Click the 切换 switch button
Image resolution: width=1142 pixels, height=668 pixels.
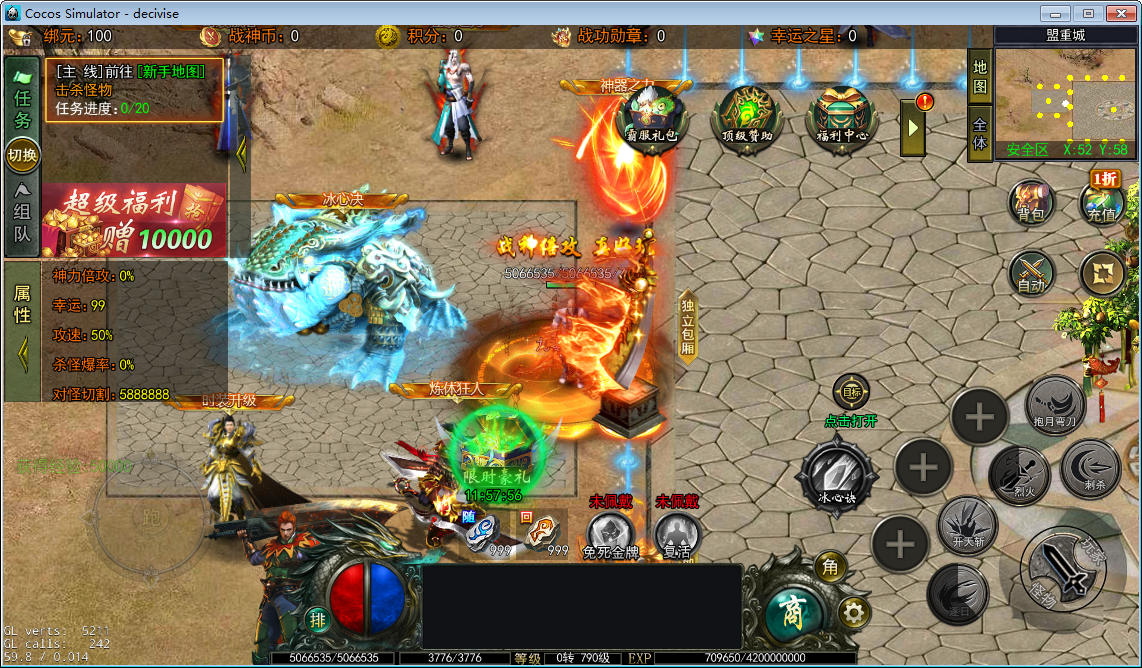pos(22,155)
